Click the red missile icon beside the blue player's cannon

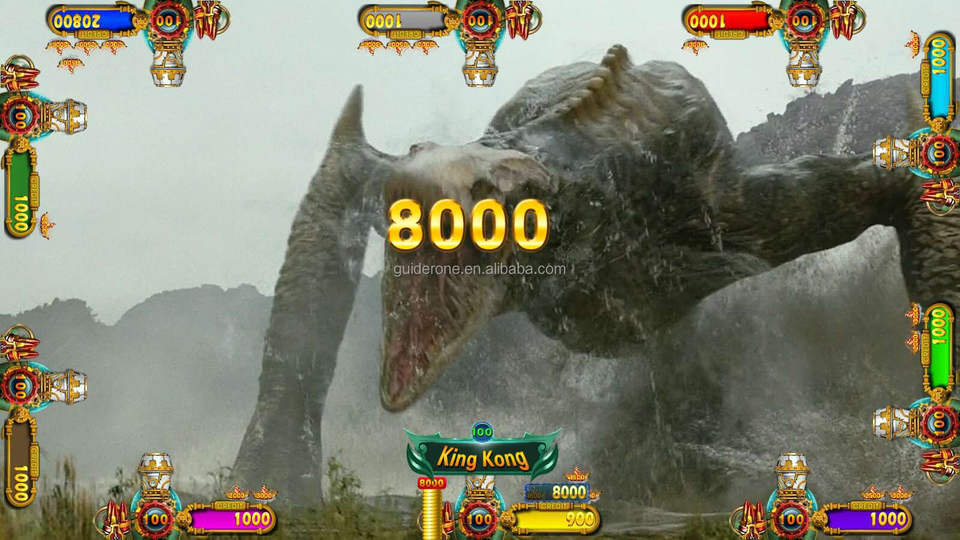211,18
